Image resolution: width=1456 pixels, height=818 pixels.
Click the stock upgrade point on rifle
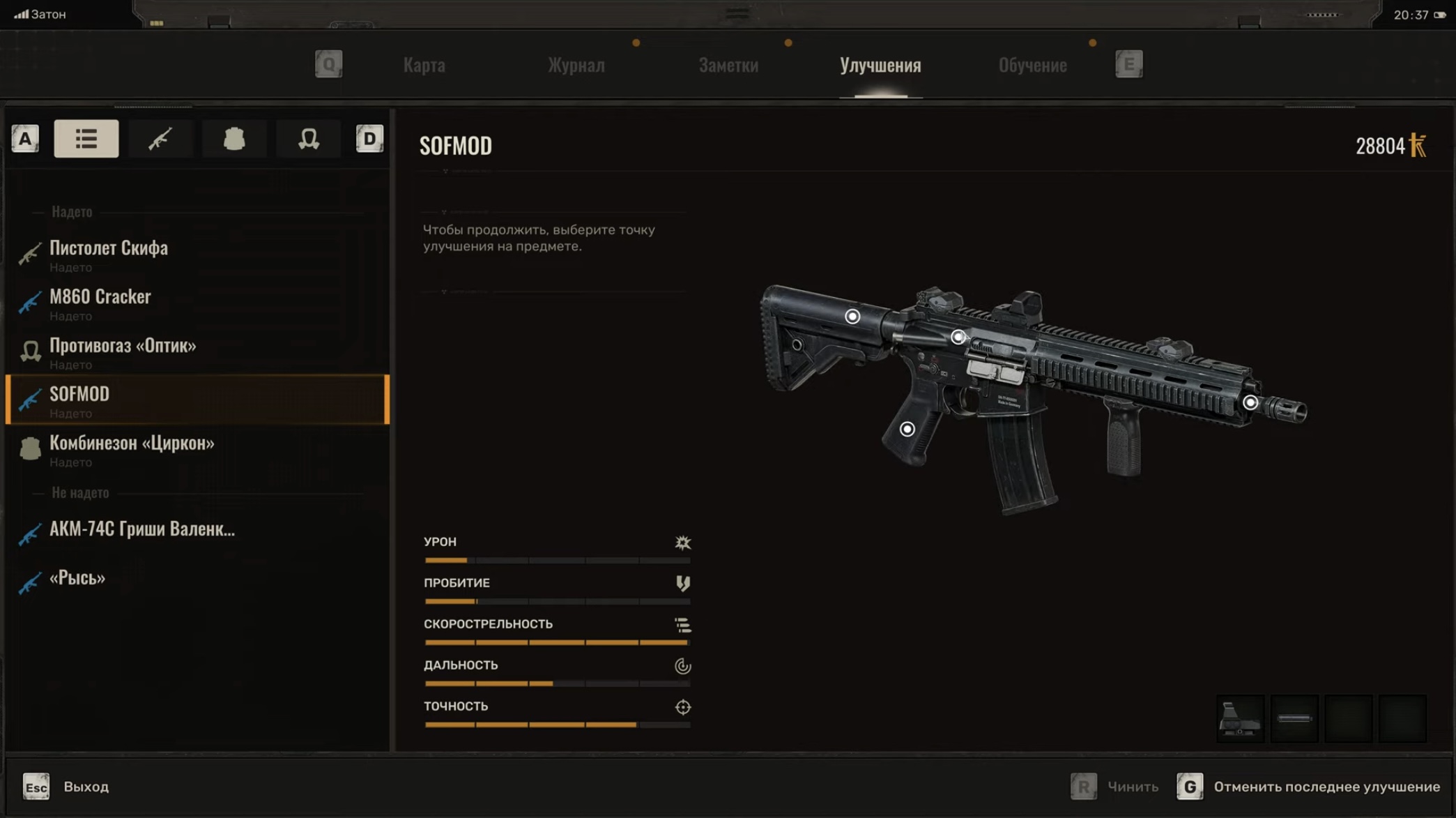852,317
